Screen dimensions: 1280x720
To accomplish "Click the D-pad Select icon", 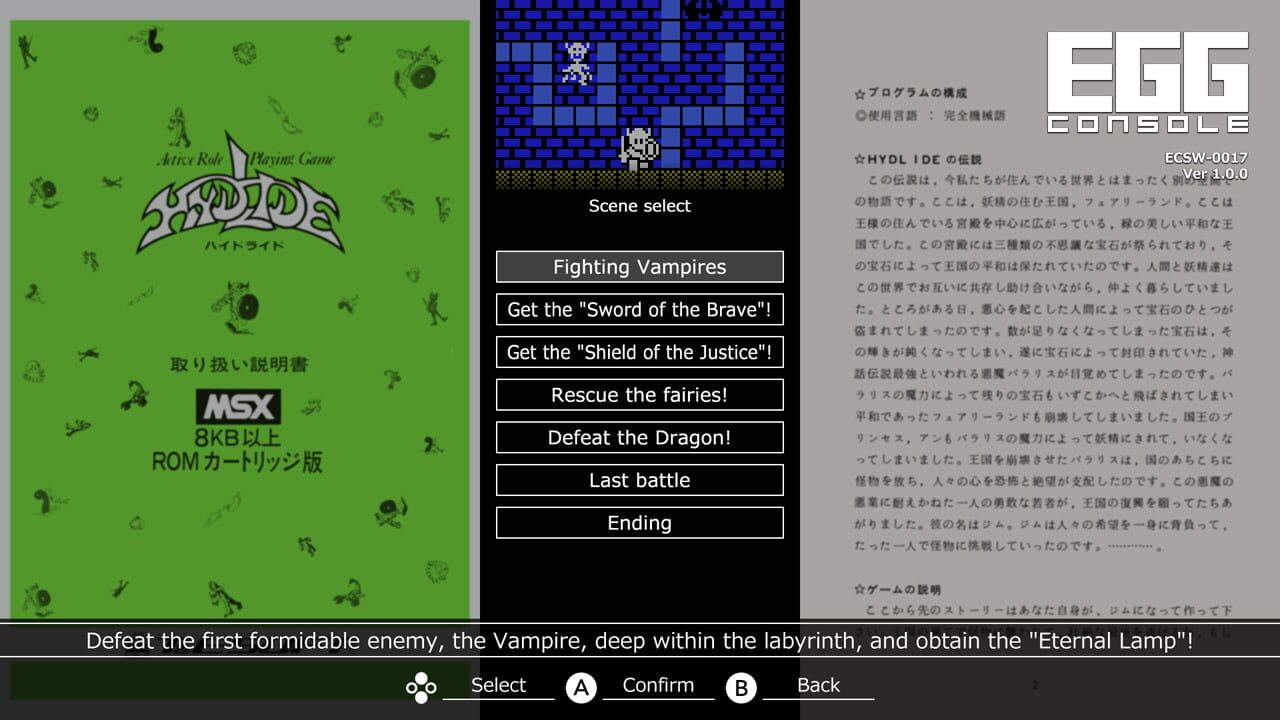I will click(420, 685).
